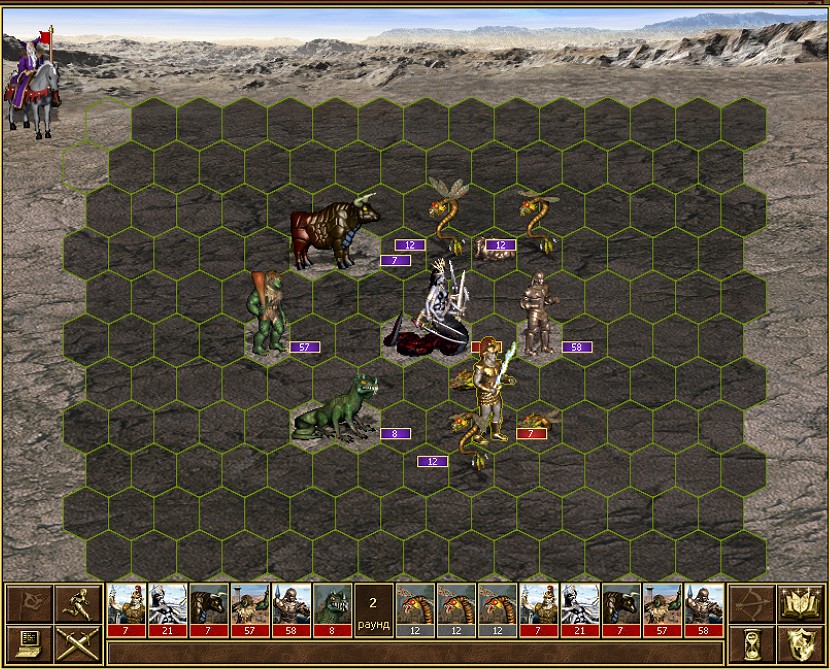
Task: Make the current unit wait using the hourglass
Action: (x=750, y=643)
